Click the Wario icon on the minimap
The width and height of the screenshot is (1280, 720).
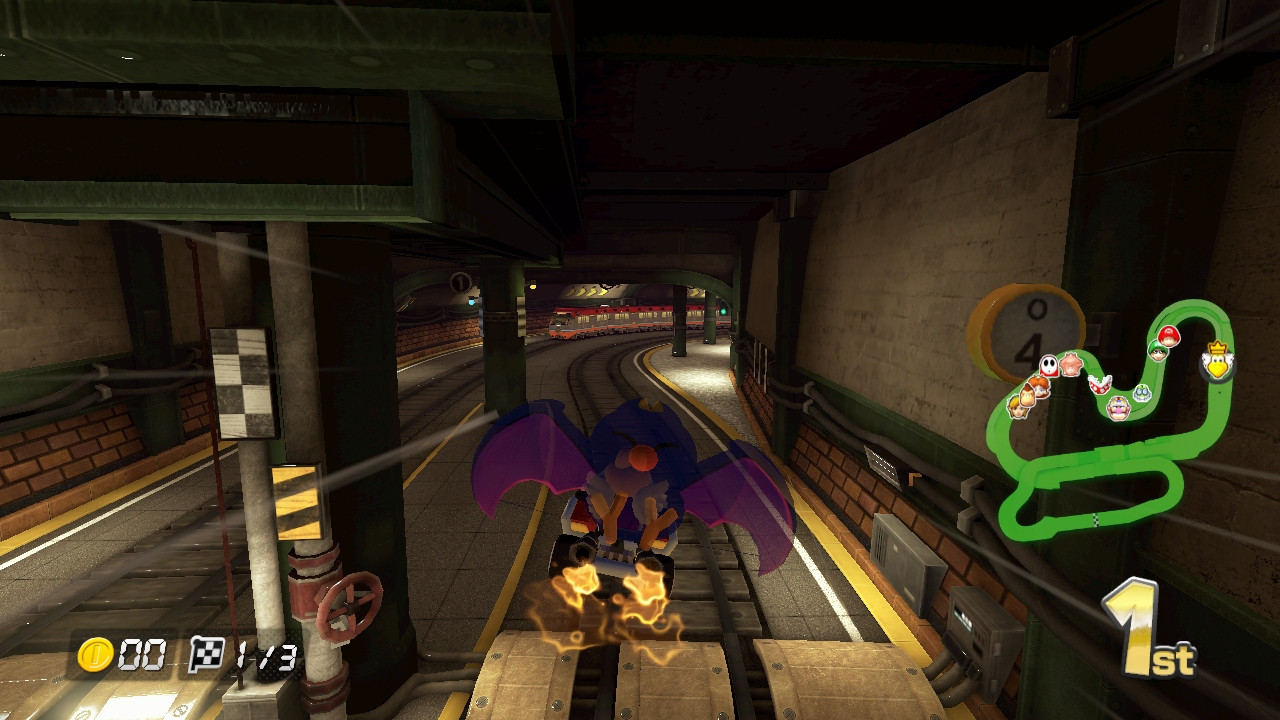tap(1117, 408)
